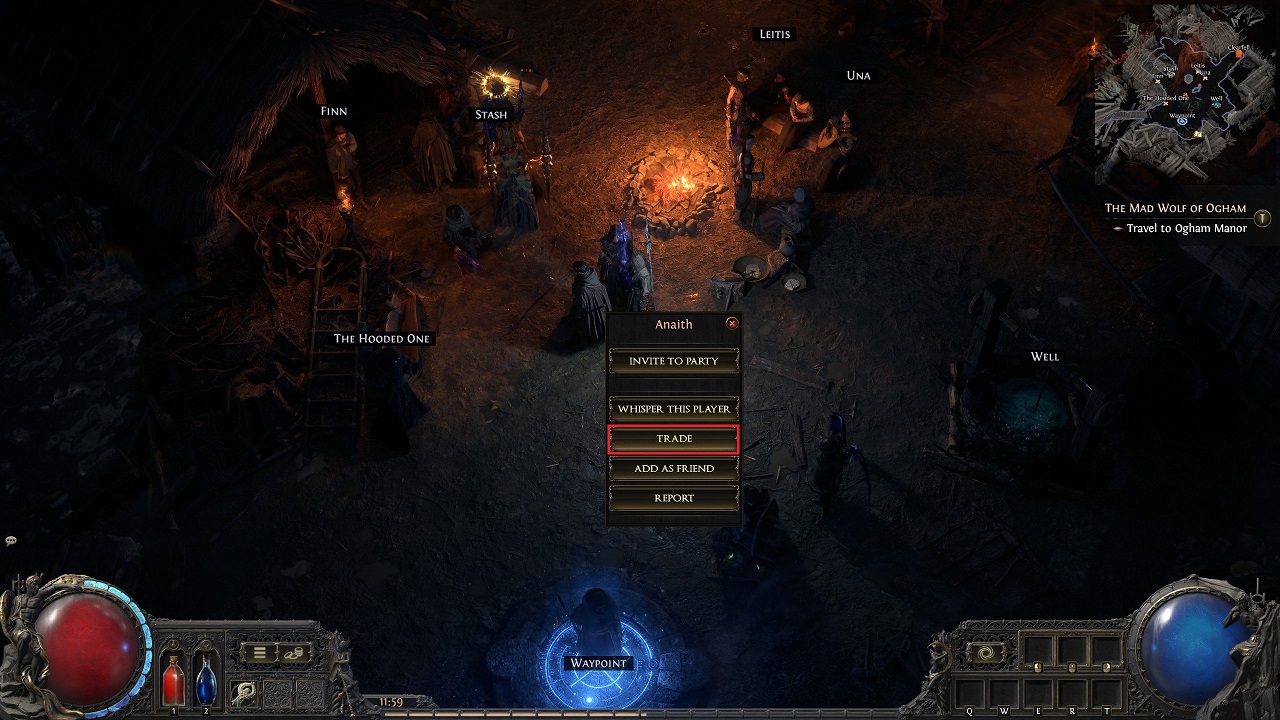Select the skill icon on the action bar
Viewport: 1280px width, 720px height.
pos(243,692)
